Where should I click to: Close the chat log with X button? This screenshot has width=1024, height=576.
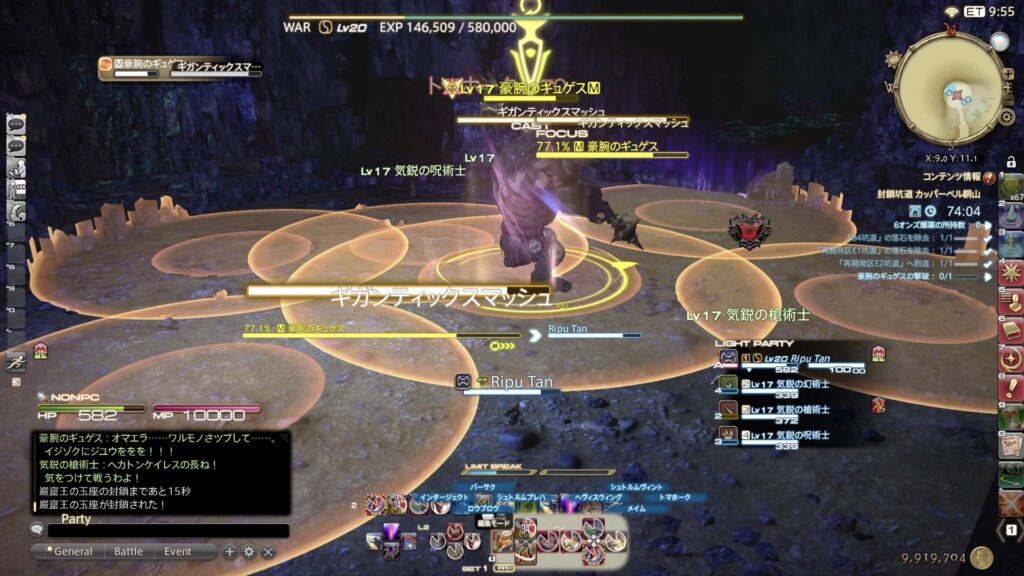click(268, 551)
